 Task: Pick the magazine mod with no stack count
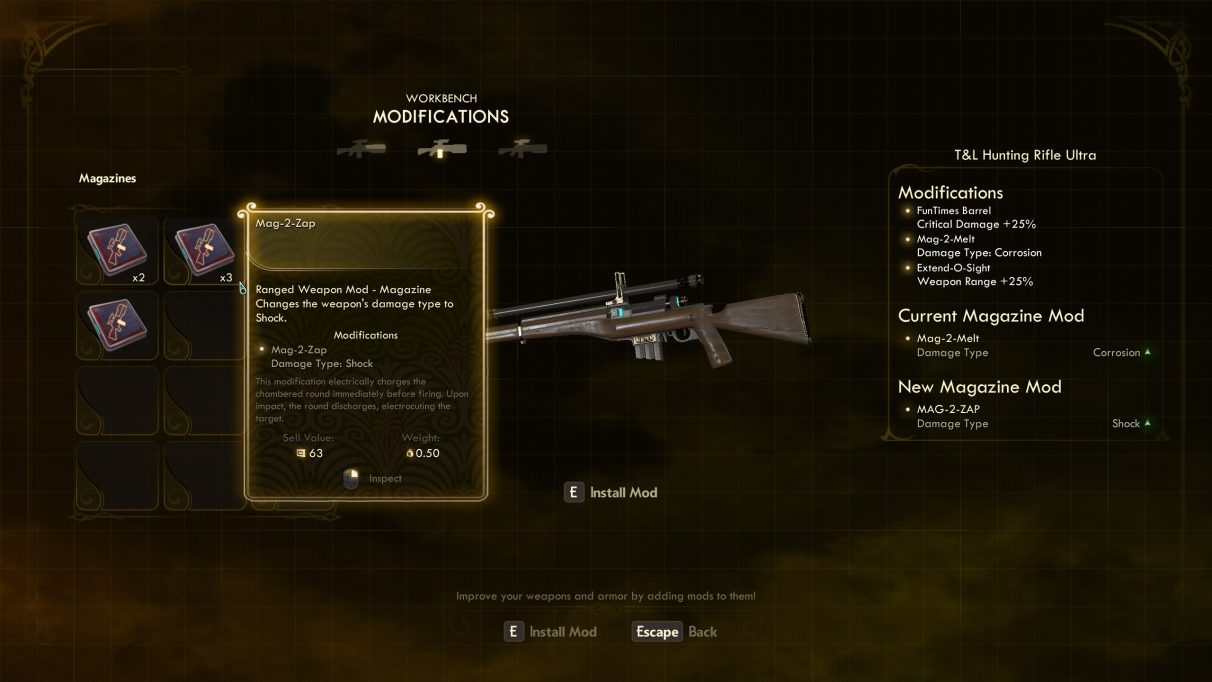[x=116, y=325]
